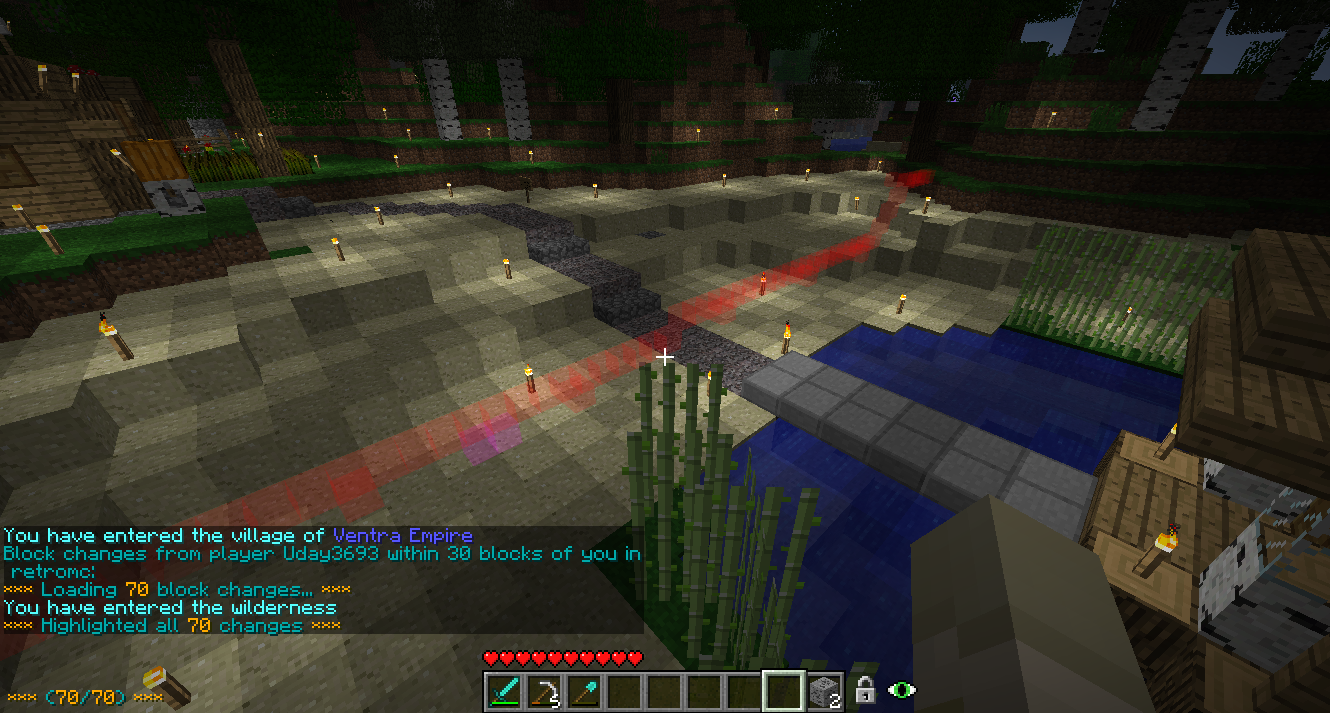
Task: Toggle the green eye icon
Action: (902, 690)
